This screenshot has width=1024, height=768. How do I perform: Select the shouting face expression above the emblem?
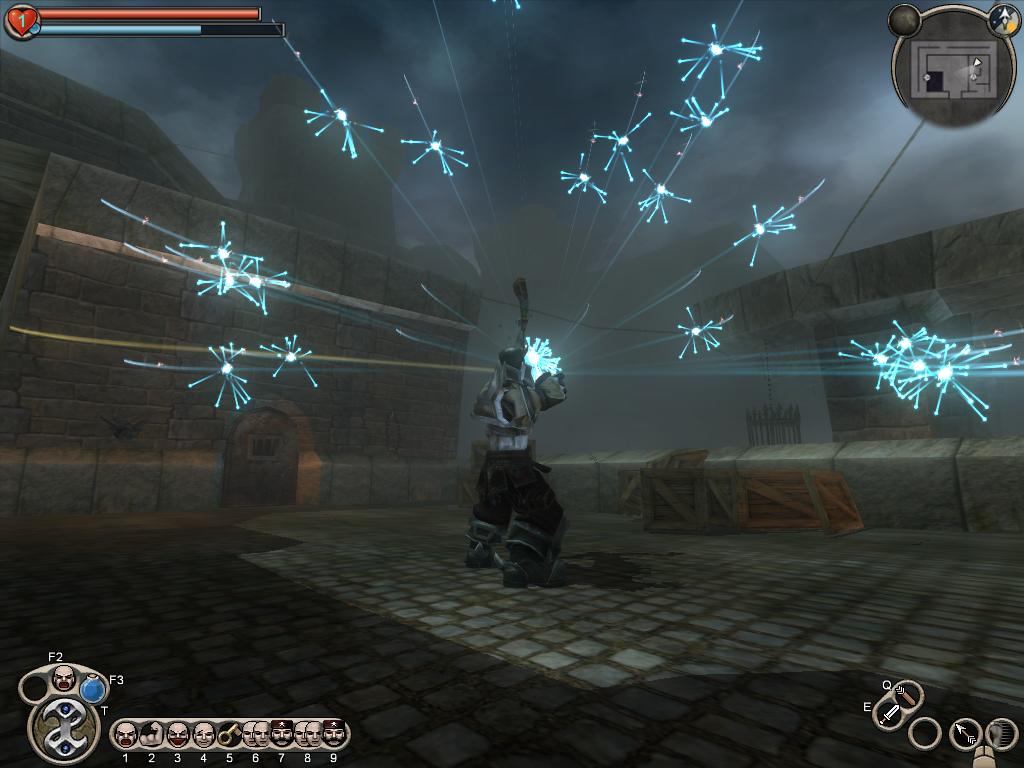63,678
